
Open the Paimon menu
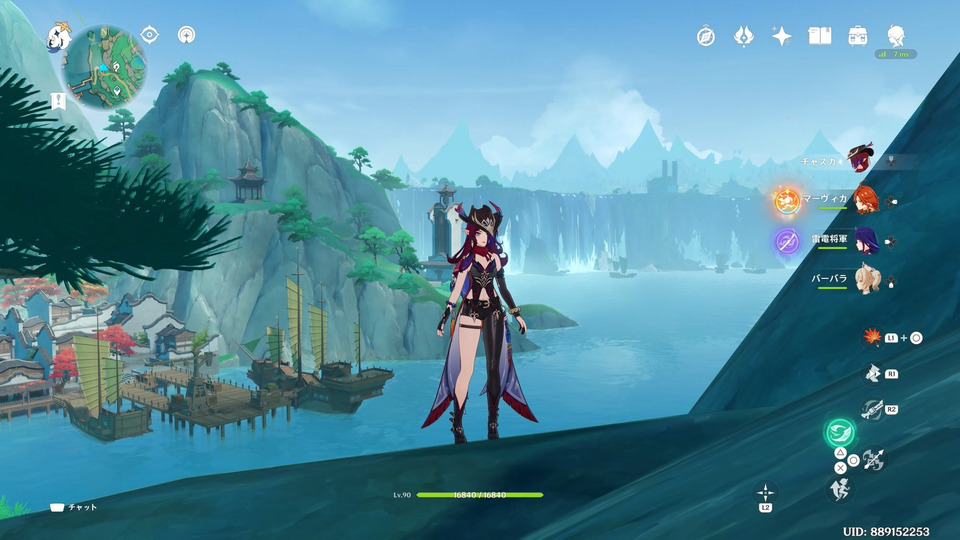[x=58, y=38]
